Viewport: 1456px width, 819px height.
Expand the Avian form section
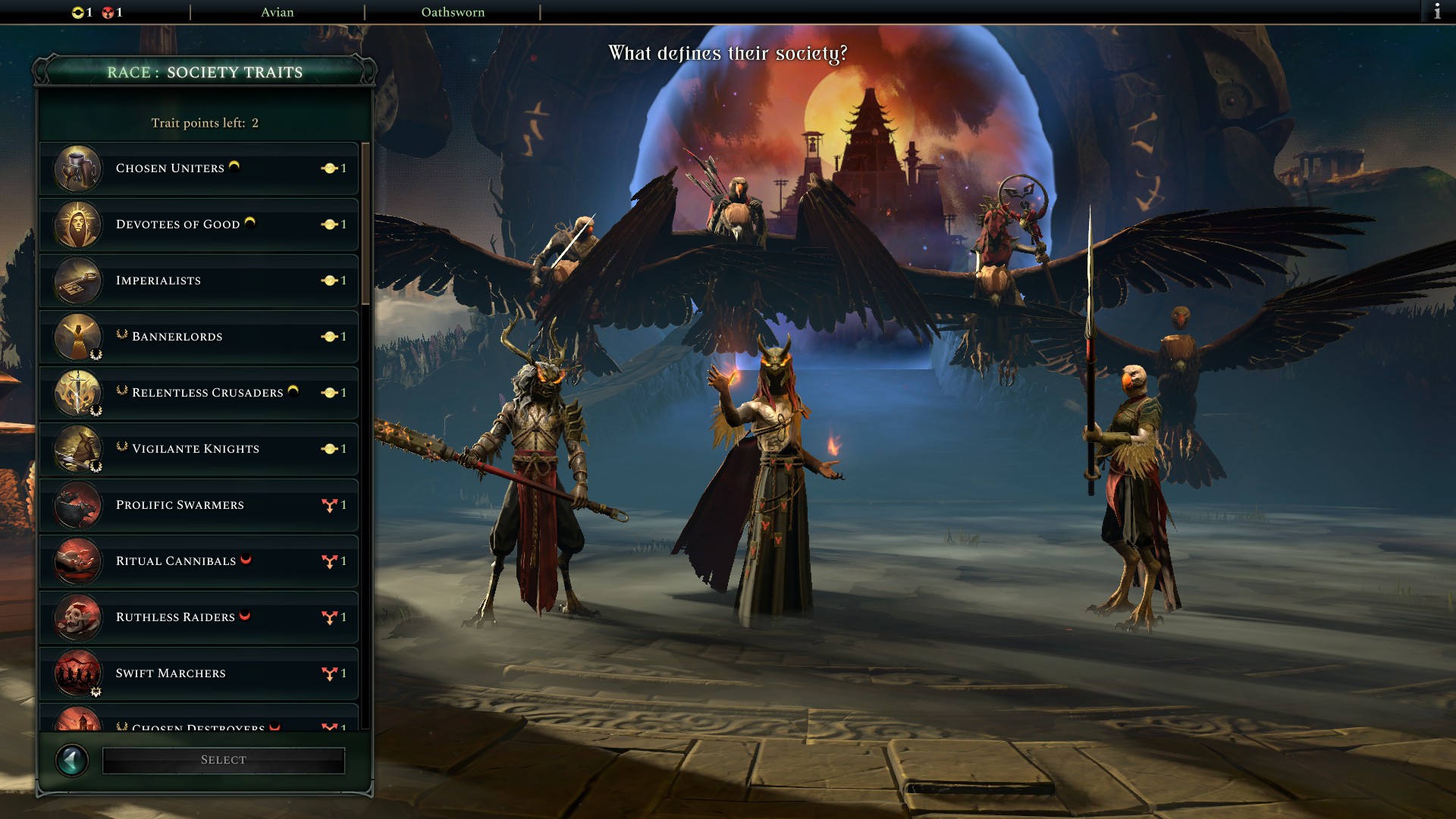[278, 12]
